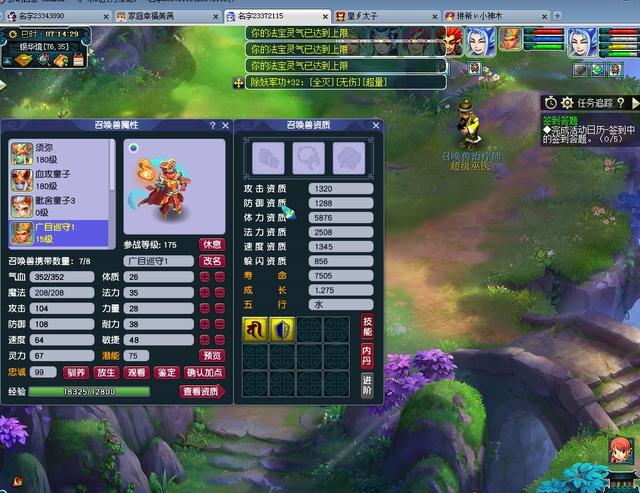Close the 召唤兽属性 window
Screen dimensions: 640x493
coord(225,126)
